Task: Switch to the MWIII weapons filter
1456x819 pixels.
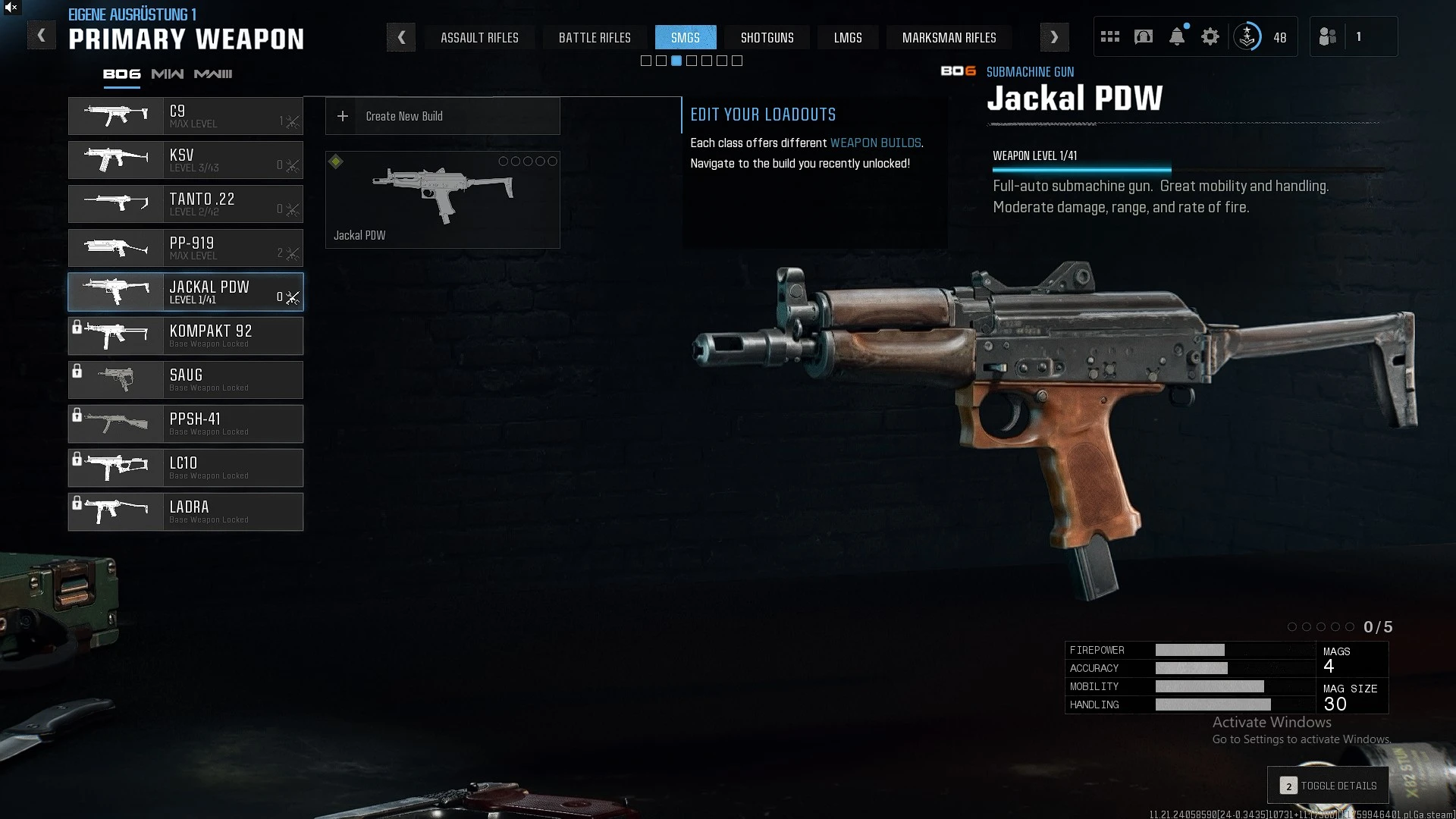Action: [213, 74]
